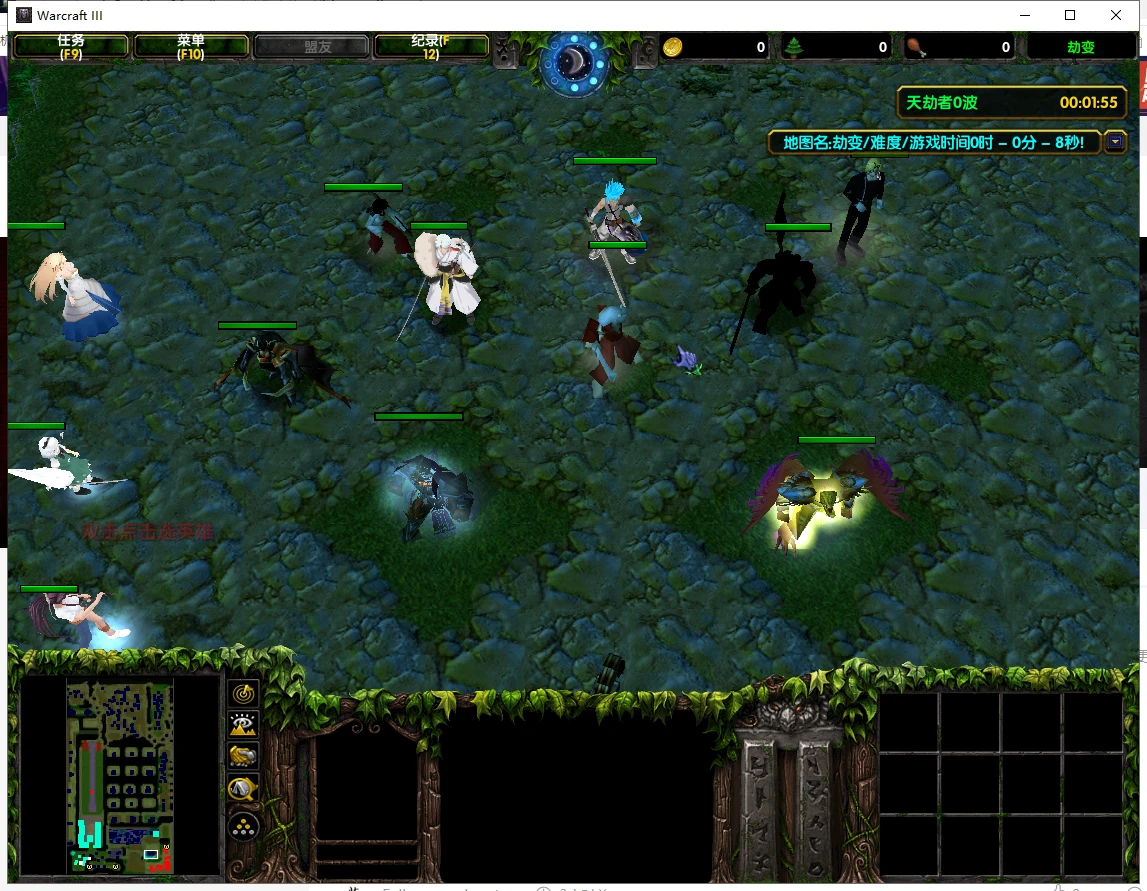
Task: Activate the minimap signal ping button
Action: coord(244,692)
